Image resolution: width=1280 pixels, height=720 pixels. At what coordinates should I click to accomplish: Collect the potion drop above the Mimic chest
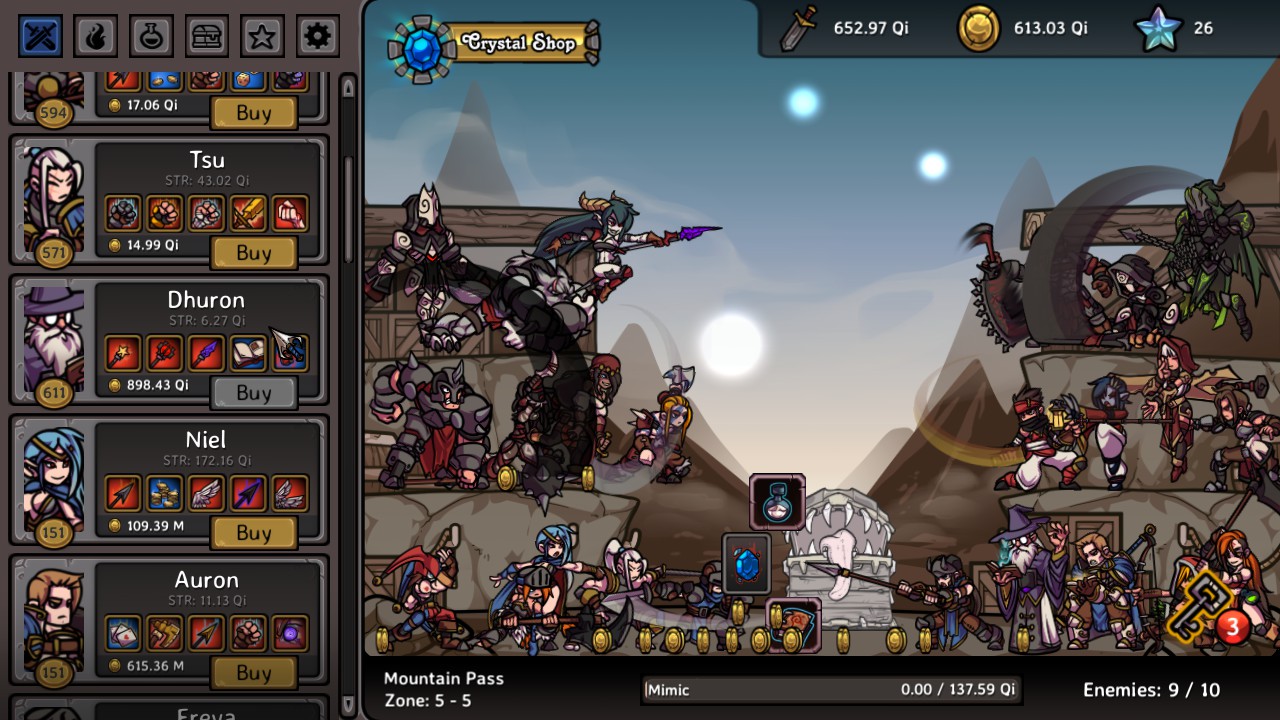point(778,500)
